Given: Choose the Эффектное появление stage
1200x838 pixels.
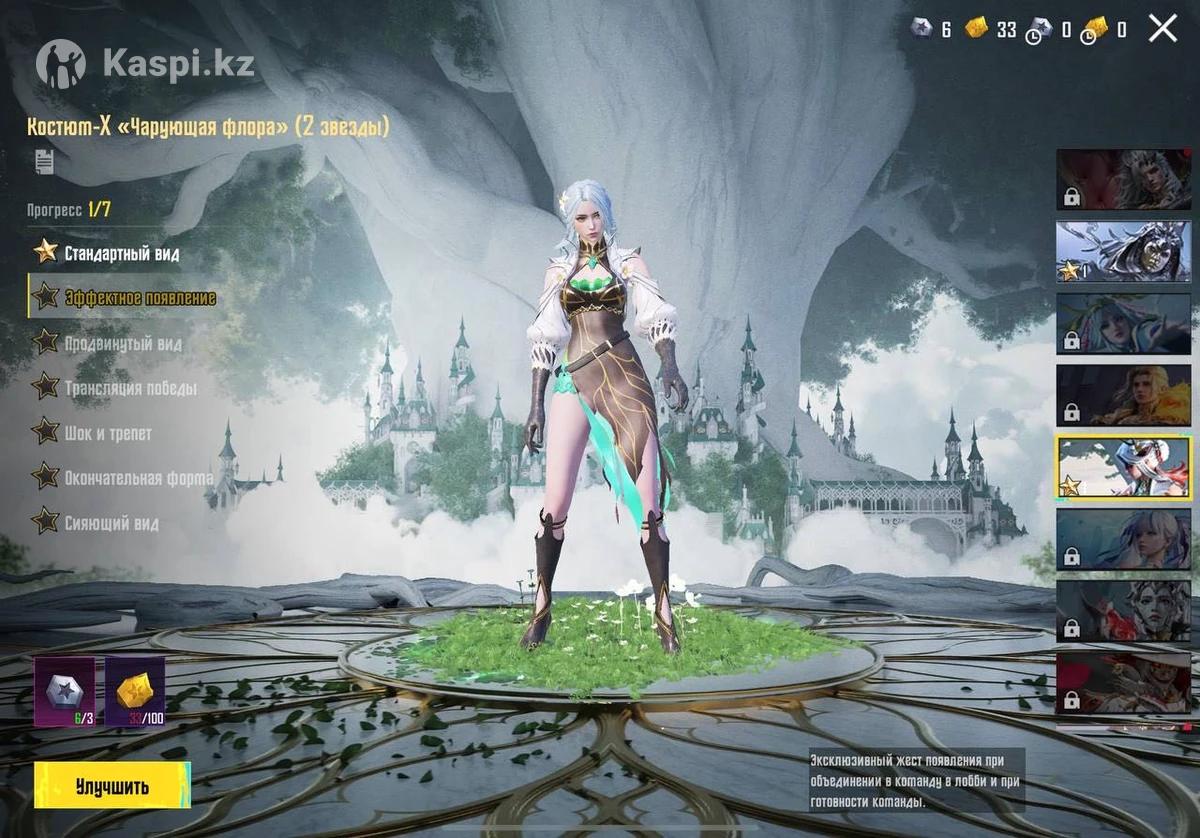Looking at the screenshot, I should (x=139, y=297).
